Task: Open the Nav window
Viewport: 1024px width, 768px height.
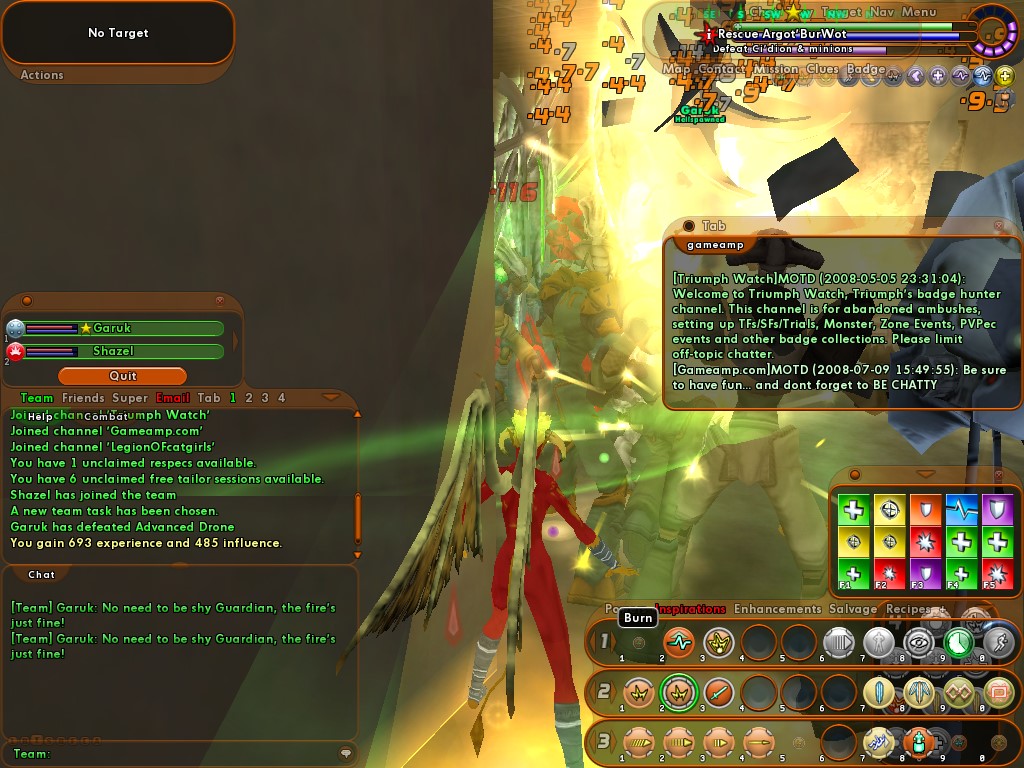Action: [x=881, y=12]
